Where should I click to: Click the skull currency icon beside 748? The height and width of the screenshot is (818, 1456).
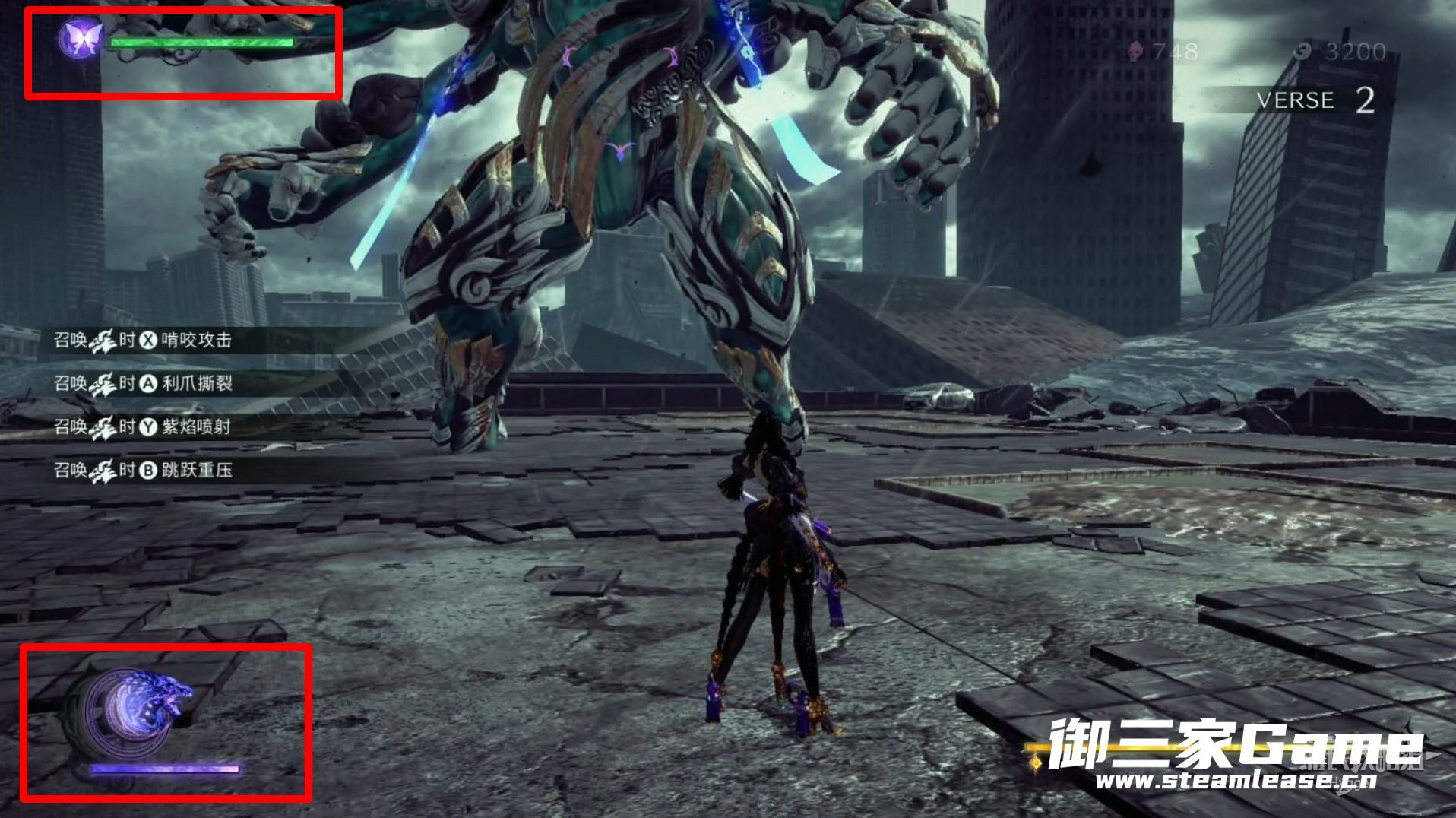click(1135, 52)
